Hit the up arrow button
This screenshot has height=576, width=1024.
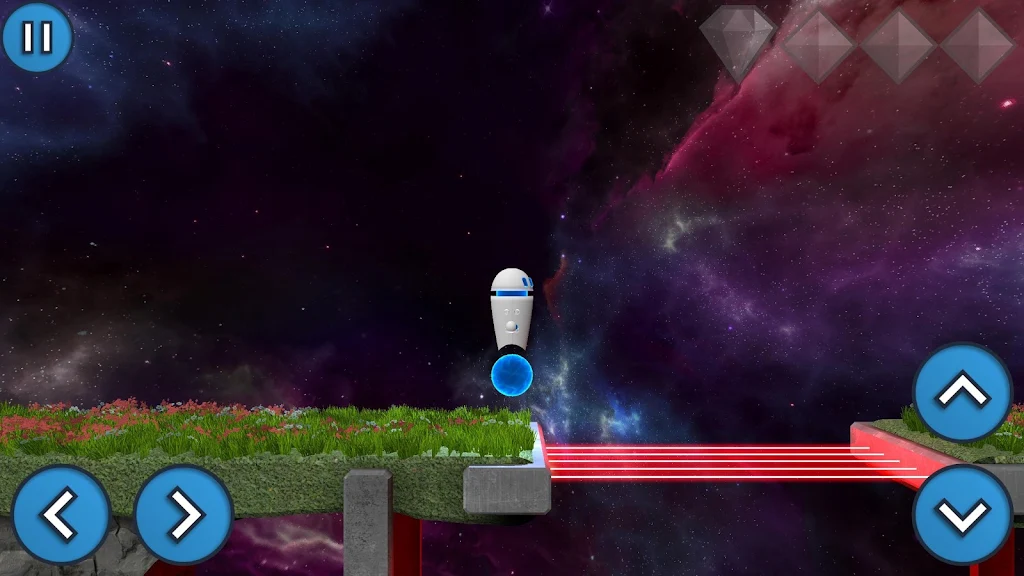pos(963,393)
